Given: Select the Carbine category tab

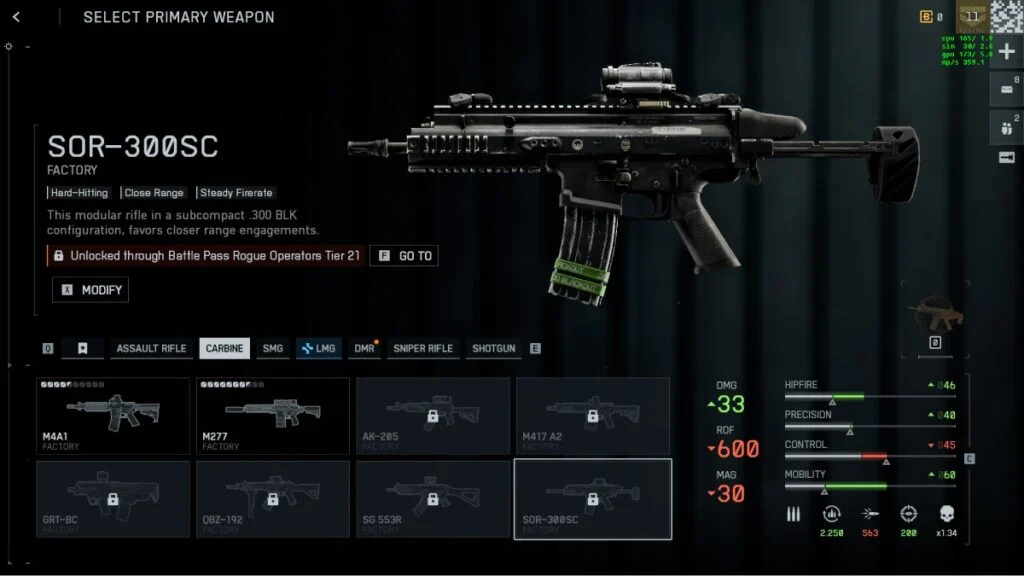Looking at the screenshot, I should click(x=224, y=348).
